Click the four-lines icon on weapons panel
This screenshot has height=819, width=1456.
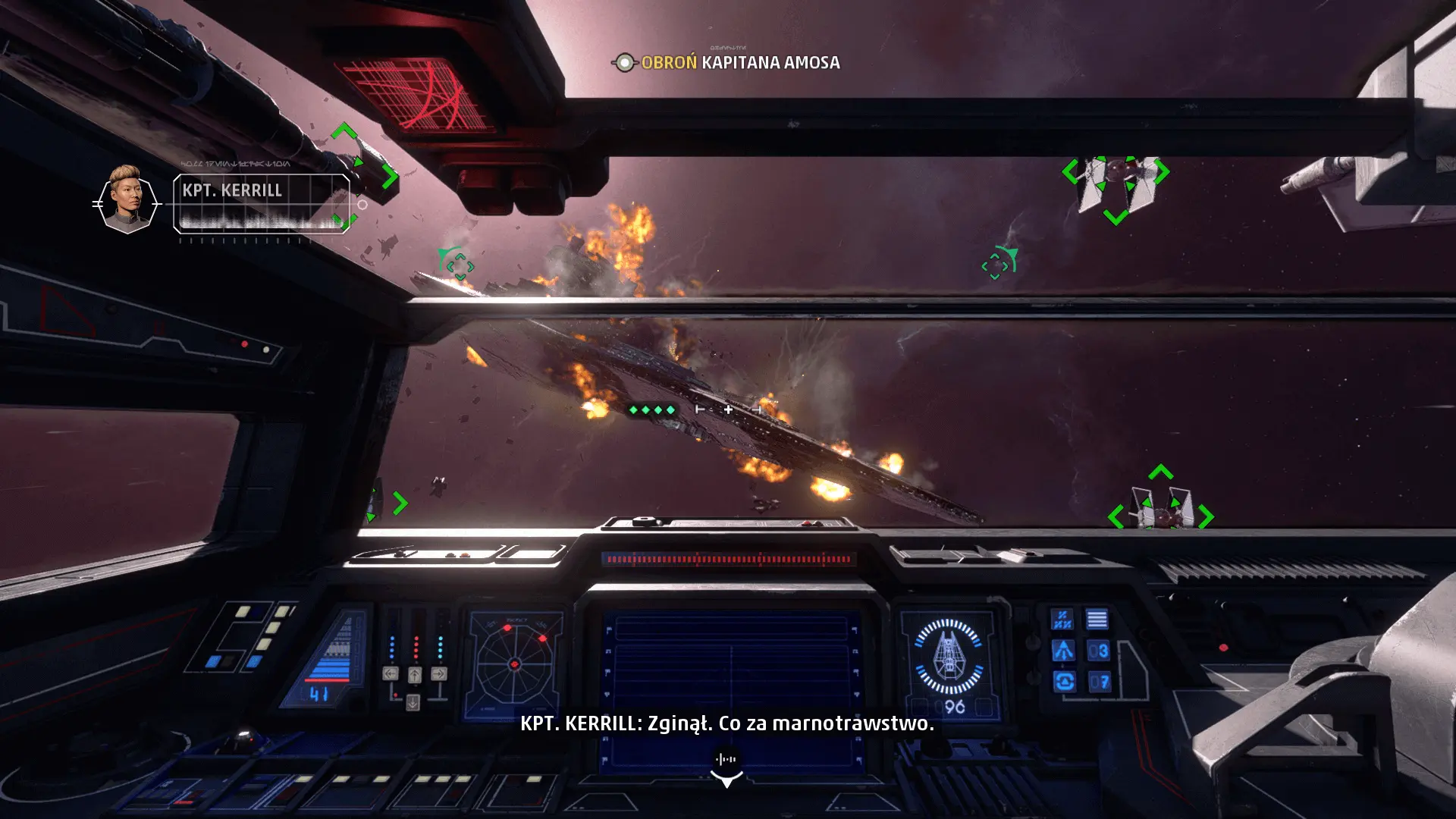[1097, 620]
